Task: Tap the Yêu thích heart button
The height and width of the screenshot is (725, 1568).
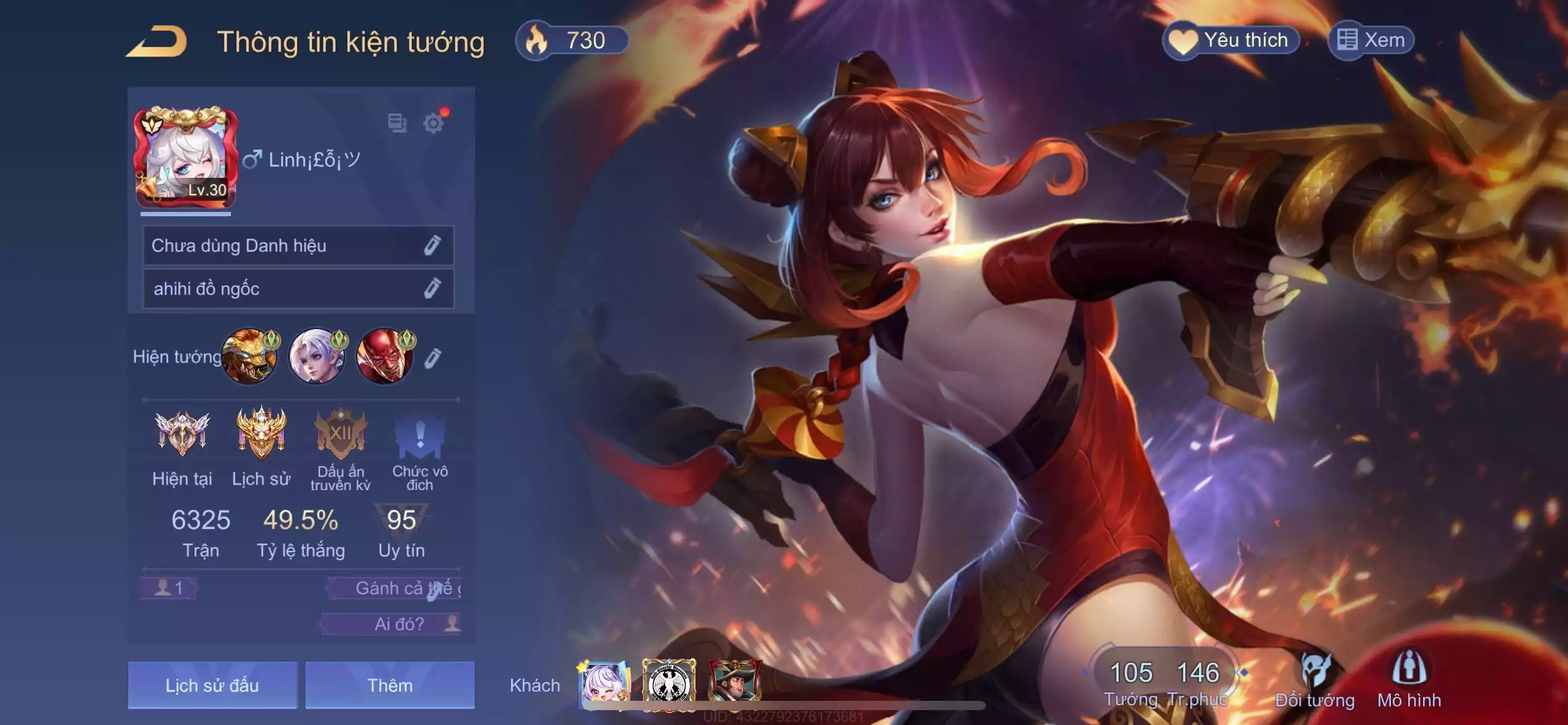Action: click(x=1231, y=41)
